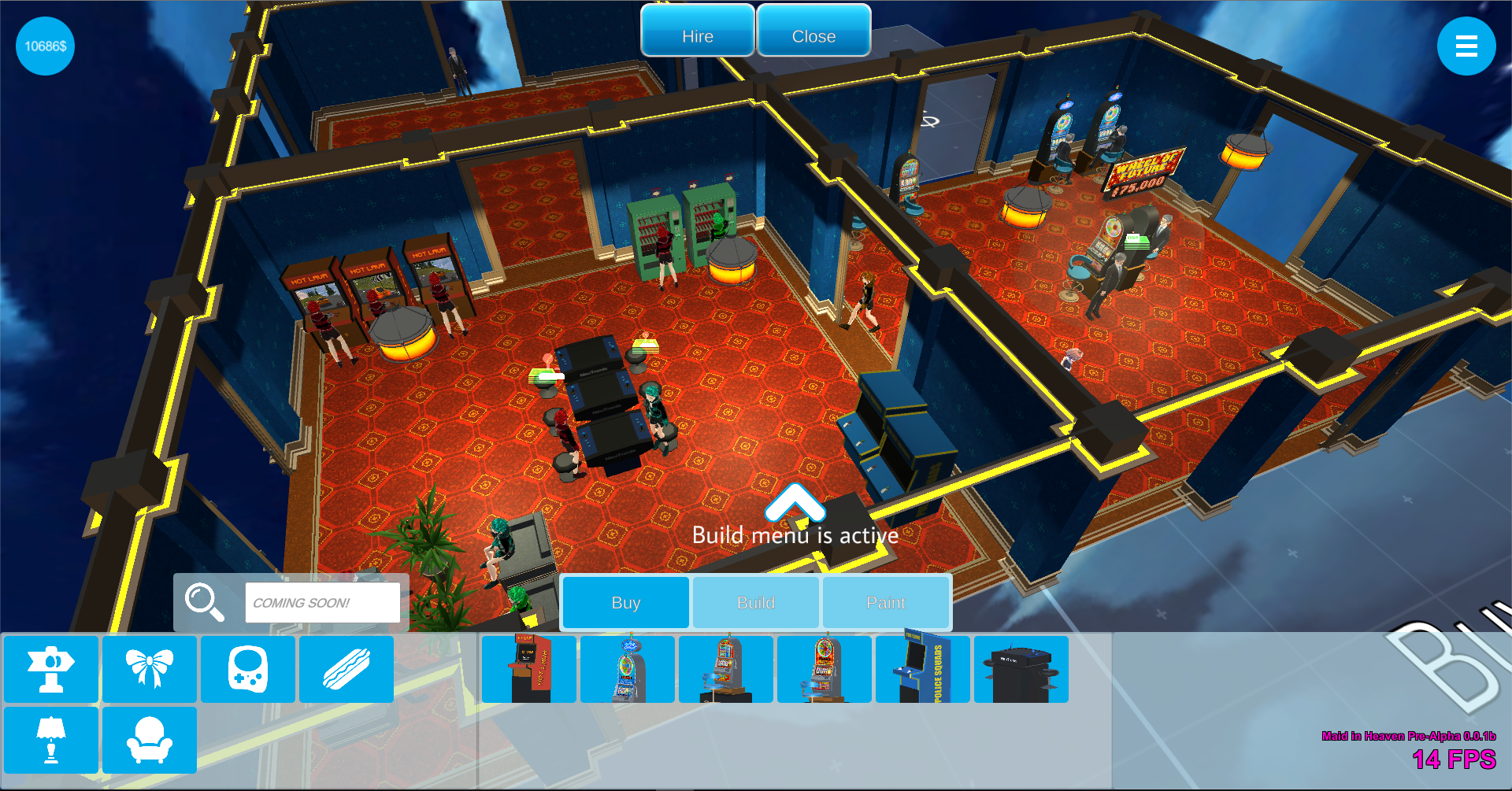Select the signpost decorations category

tap(50, 669)
